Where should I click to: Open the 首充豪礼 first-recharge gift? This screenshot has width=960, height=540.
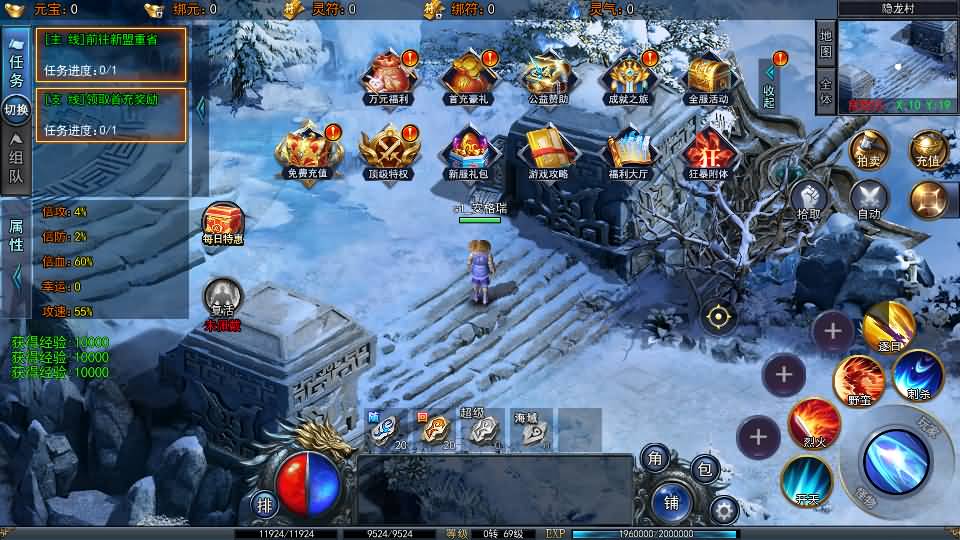coord(467,76)
